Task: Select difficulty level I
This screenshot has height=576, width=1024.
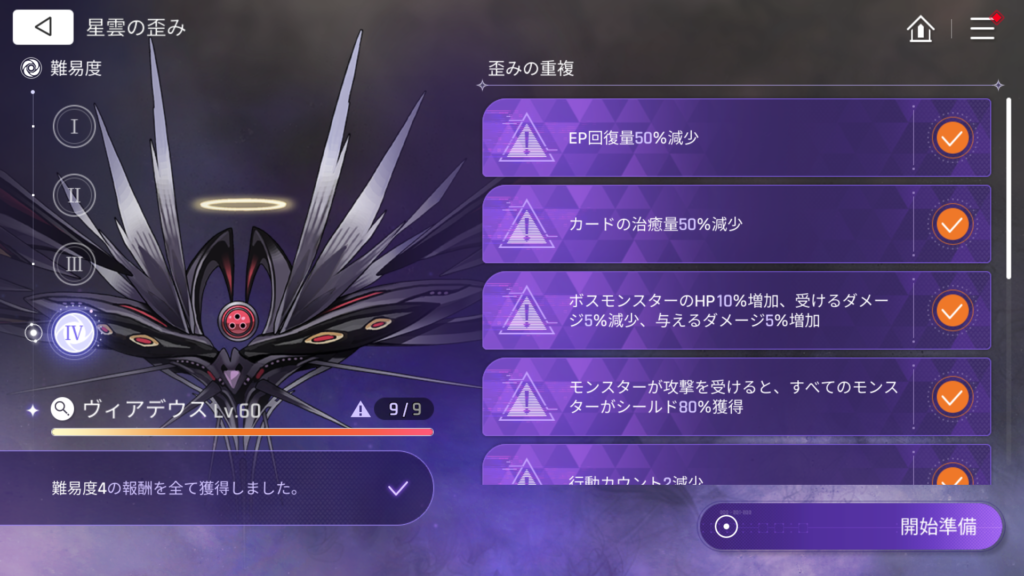Action: tap(74, 127)
